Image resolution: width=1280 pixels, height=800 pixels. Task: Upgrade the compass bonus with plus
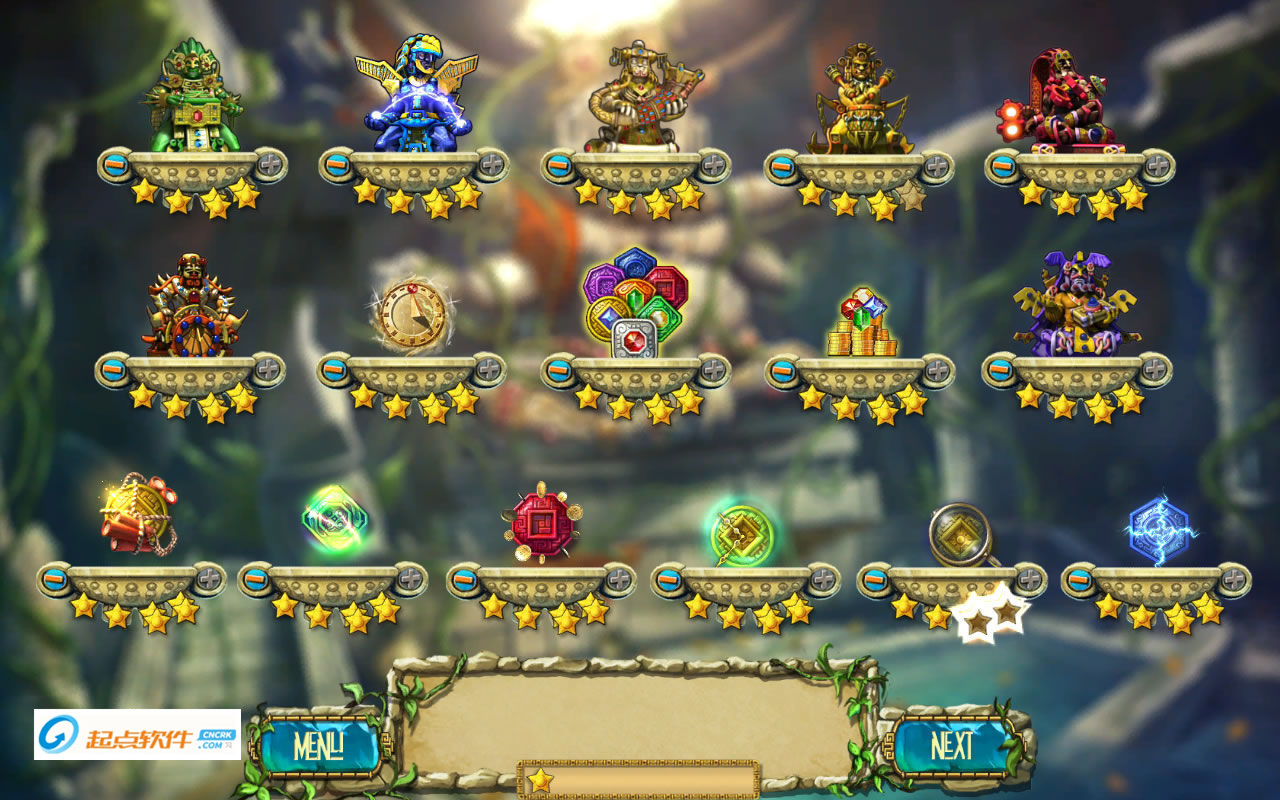(489, 370)
